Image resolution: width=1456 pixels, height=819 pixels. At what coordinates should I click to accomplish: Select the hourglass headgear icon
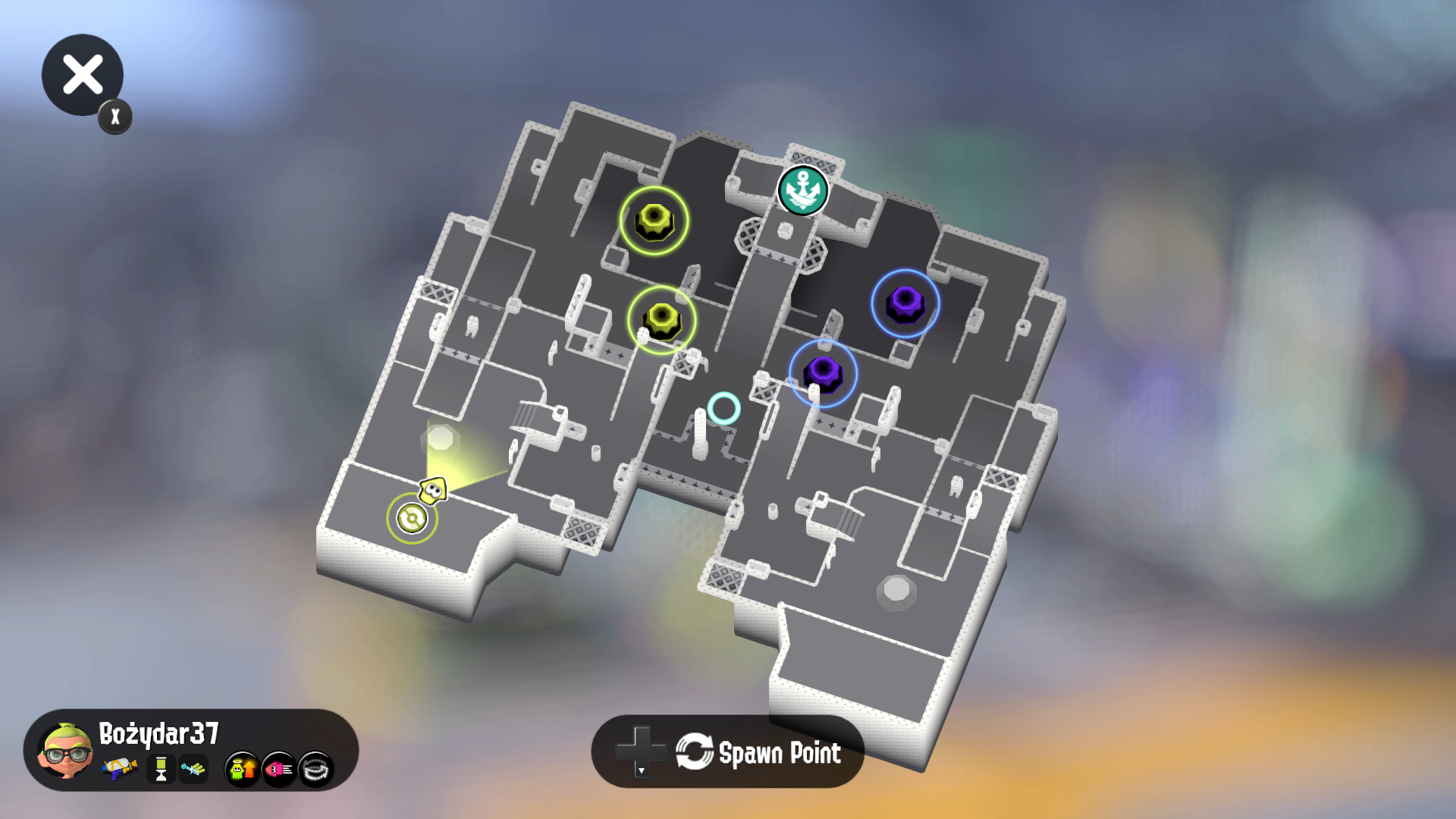point(162,768)
